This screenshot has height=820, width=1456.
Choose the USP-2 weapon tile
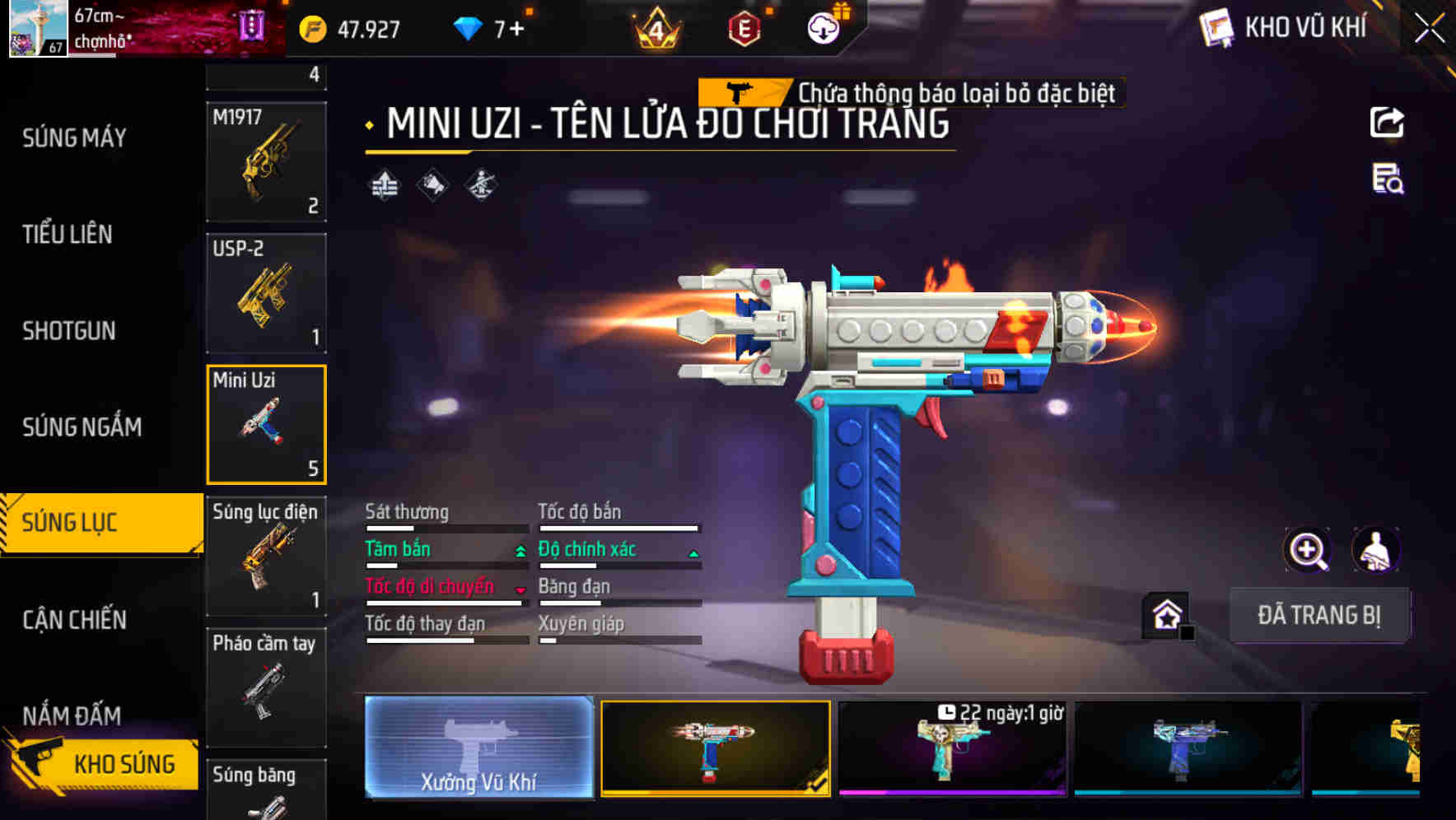click(x=266, y=294)
